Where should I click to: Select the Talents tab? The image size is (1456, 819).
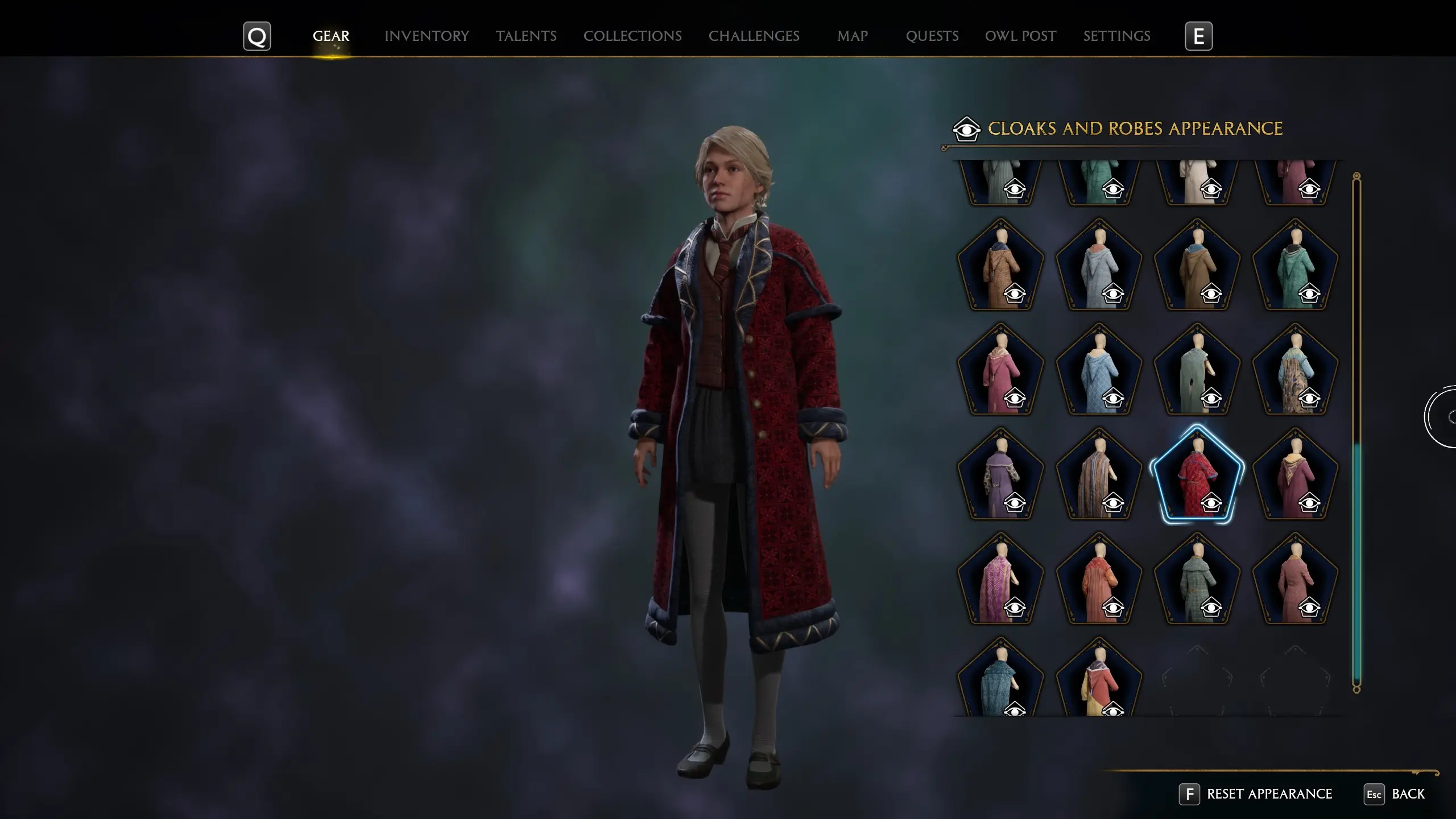point(526,36)
